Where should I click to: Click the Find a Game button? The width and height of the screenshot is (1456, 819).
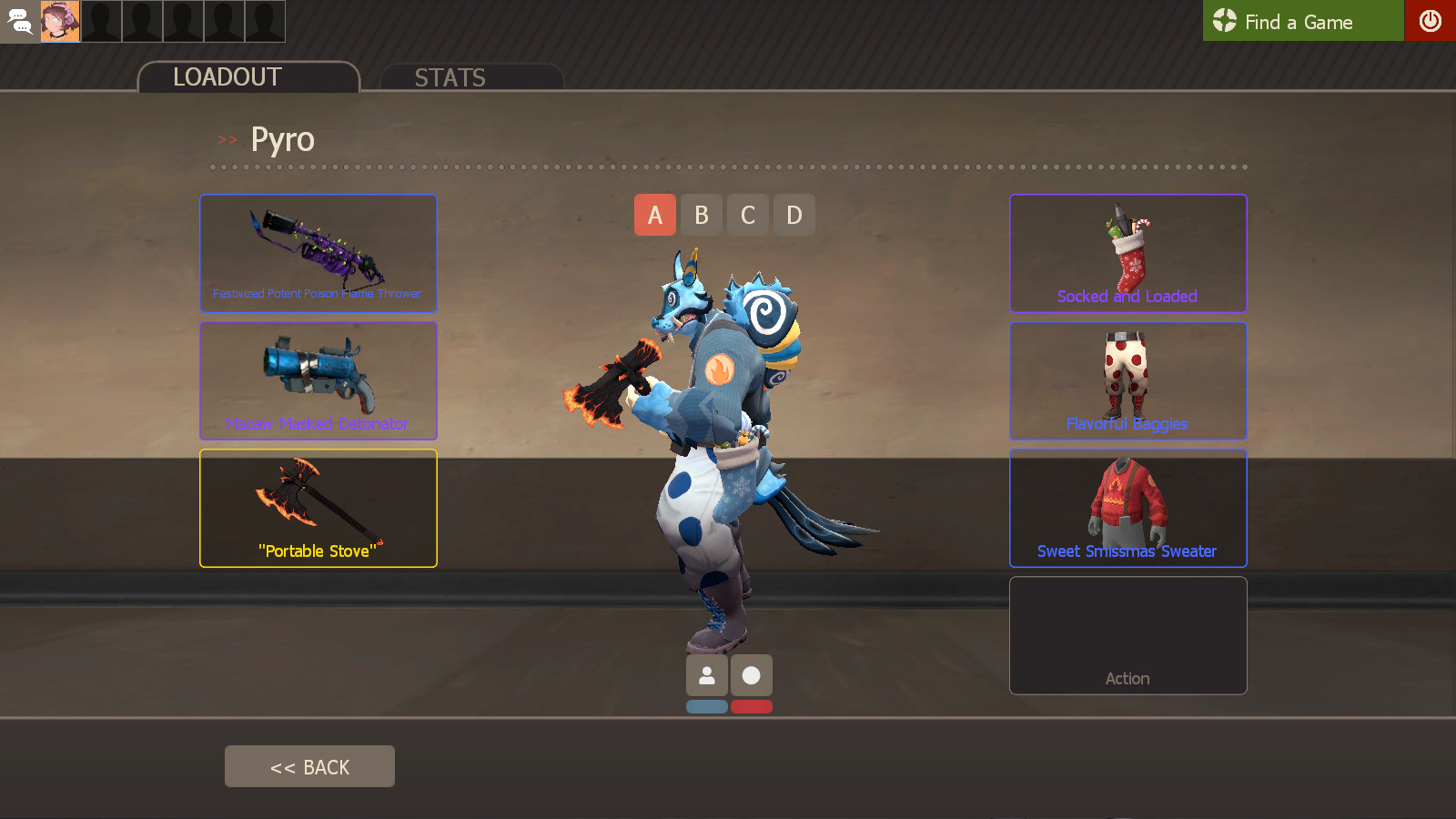(x=1301, y=21)
